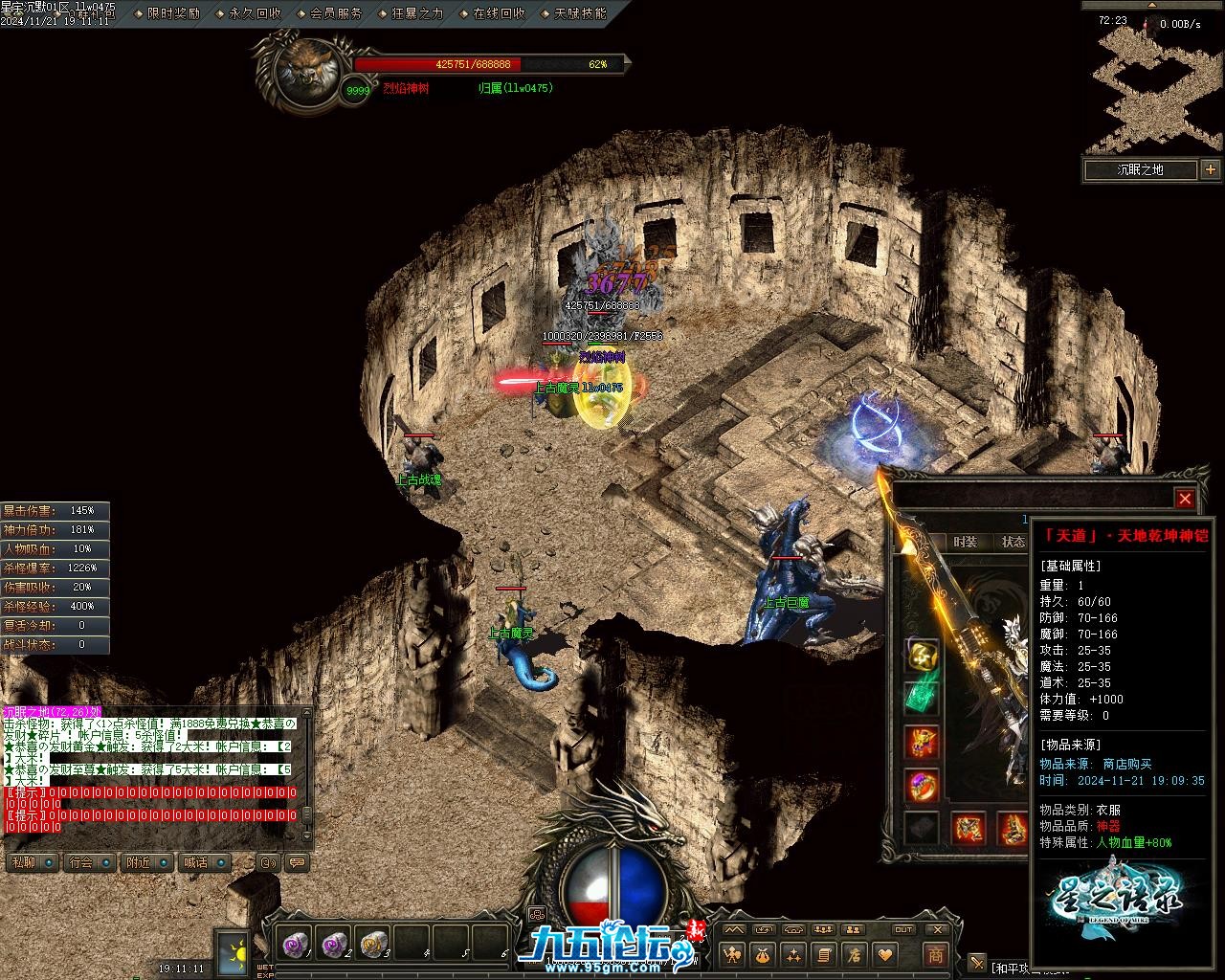Click the OUT logout button
This screenshot has width=1225, height=980.
click(x=903, y=929)
